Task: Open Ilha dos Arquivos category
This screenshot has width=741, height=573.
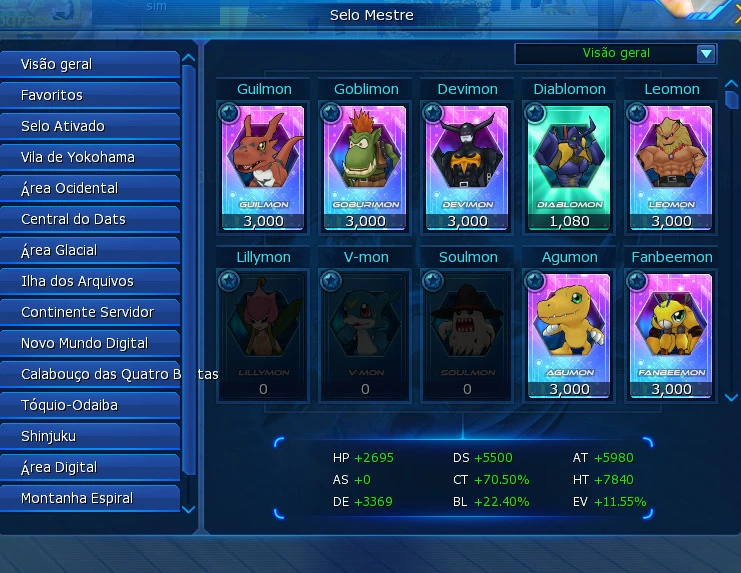Action: 90,281
